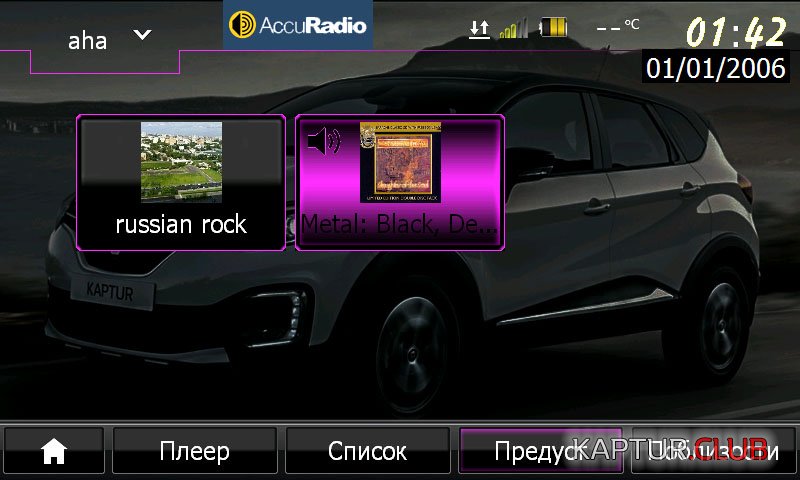Show the Список list view
This screenshot has width=800, height=480.
[367, 451]
